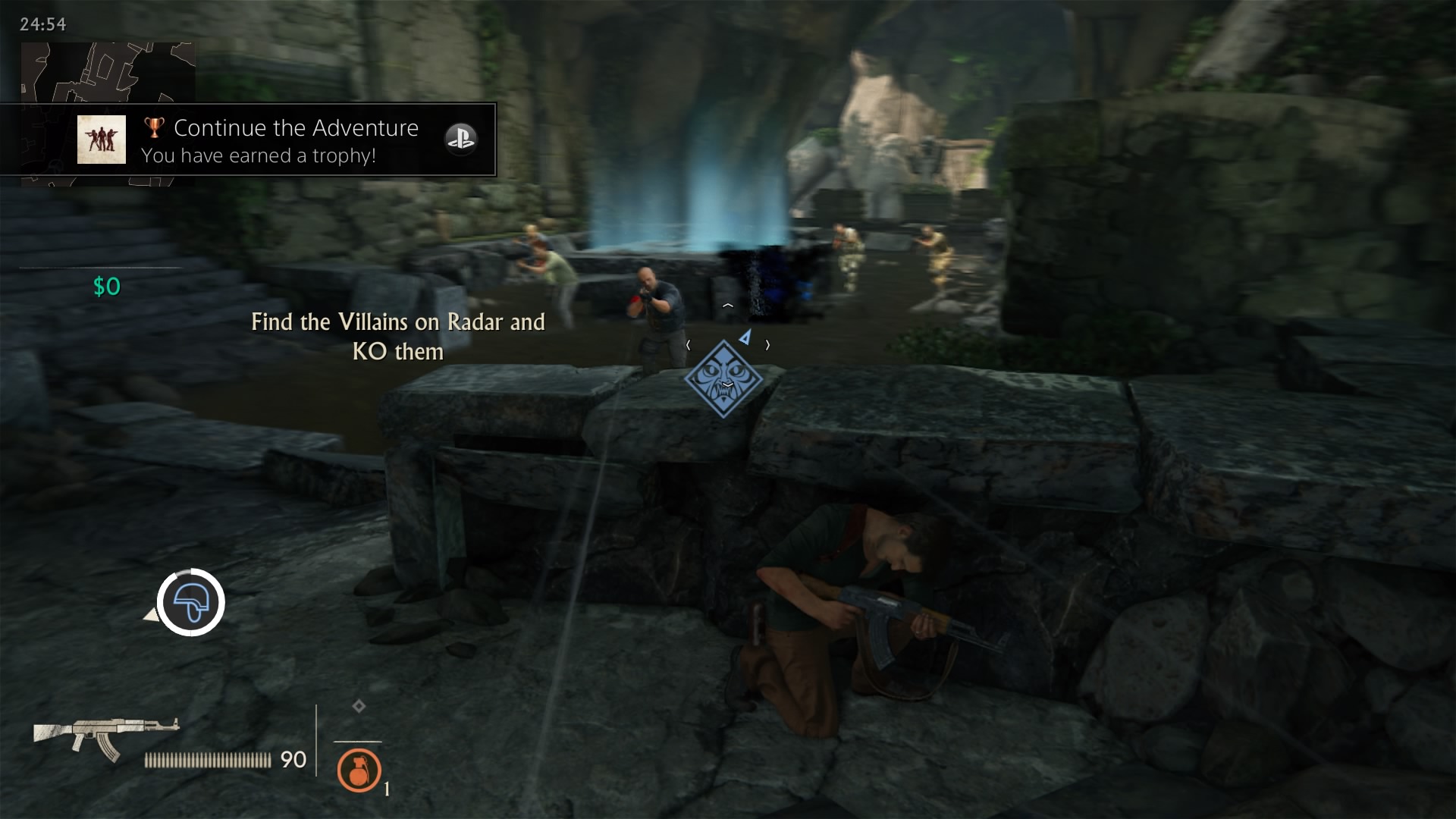Select the Find the Villains objective text
1456x819 pixels.
398,336
